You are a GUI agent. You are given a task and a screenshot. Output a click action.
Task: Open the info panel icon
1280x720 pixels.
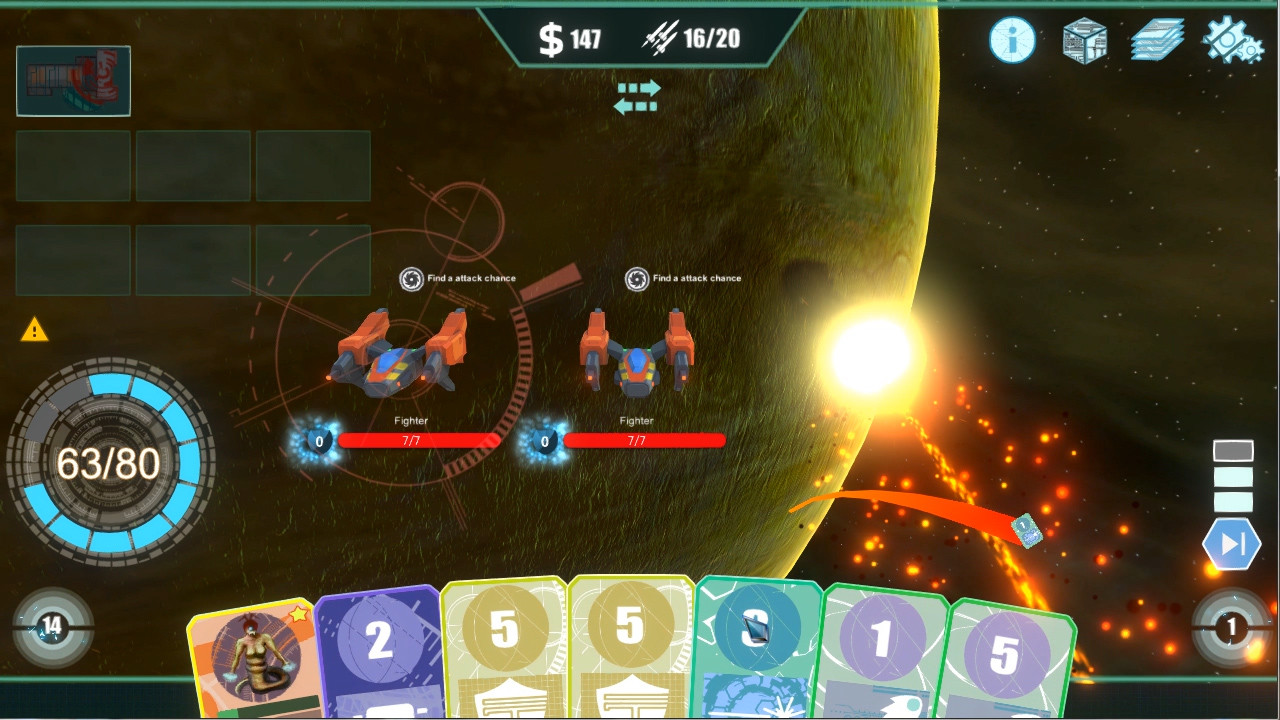coord(1012,40)
